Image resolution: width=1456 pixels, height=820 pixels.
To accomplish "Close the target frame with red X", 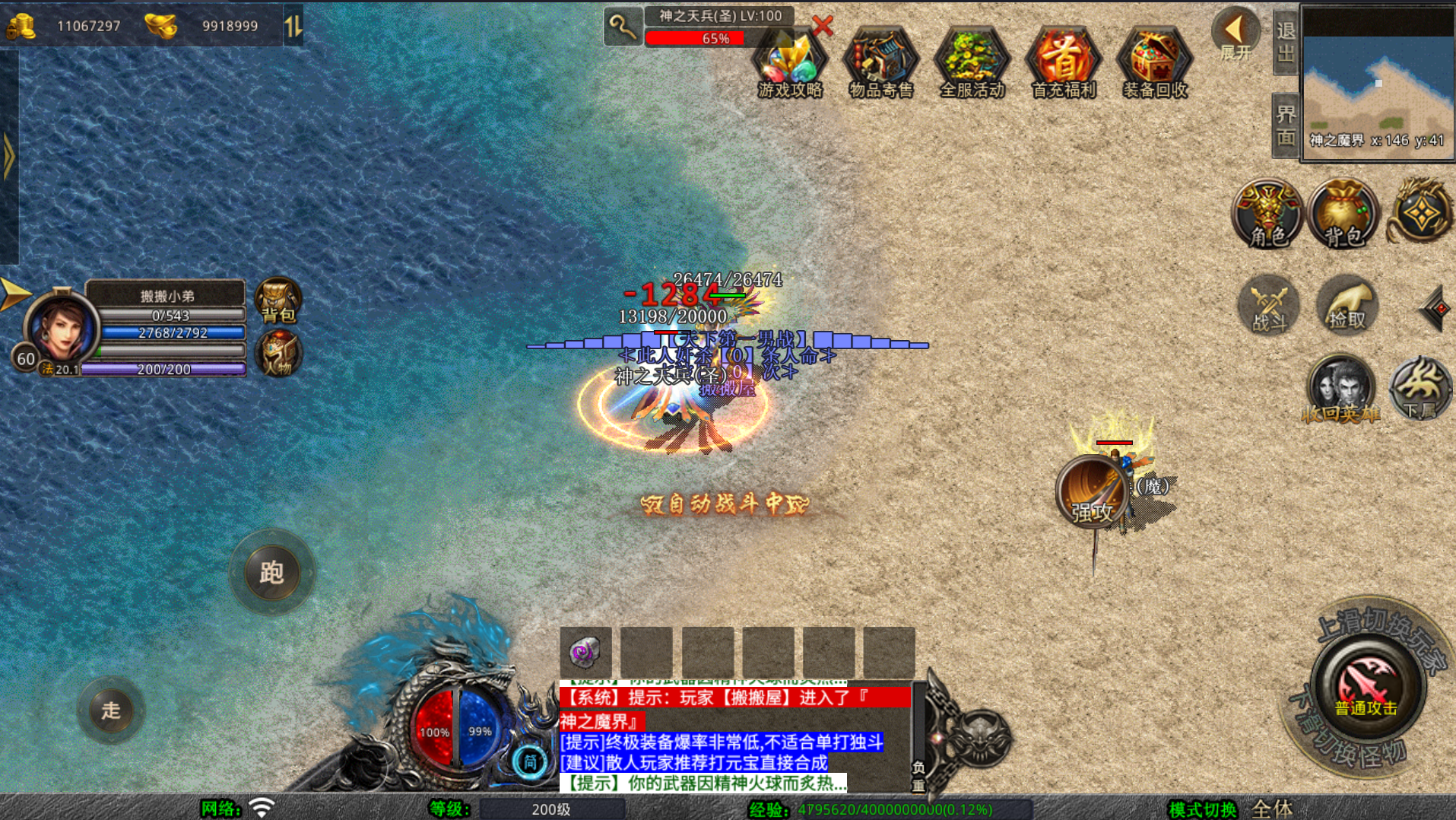I will coord(822,26).
